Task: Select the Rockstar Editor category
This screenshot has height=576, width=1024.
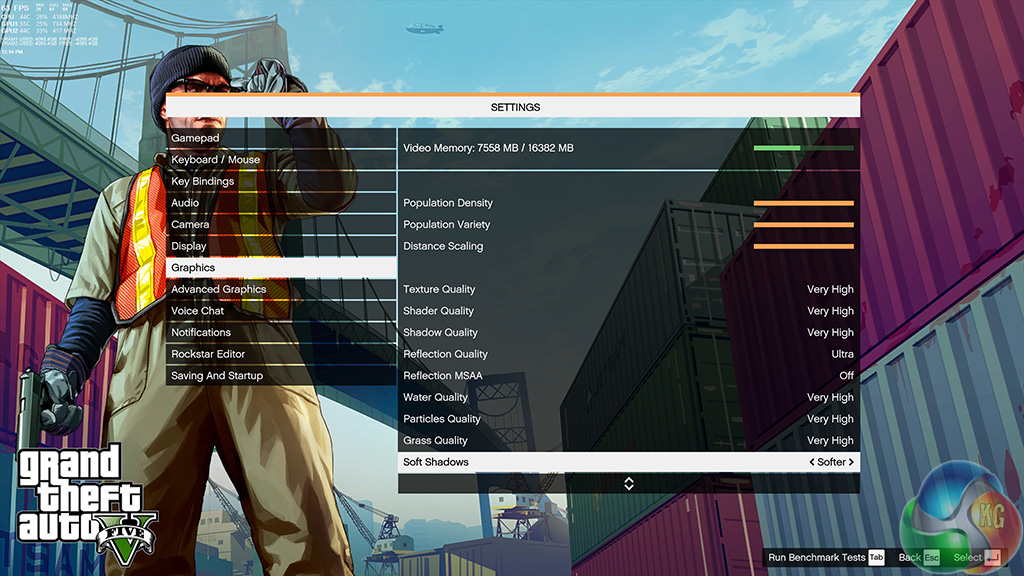Action: (280, 354)
